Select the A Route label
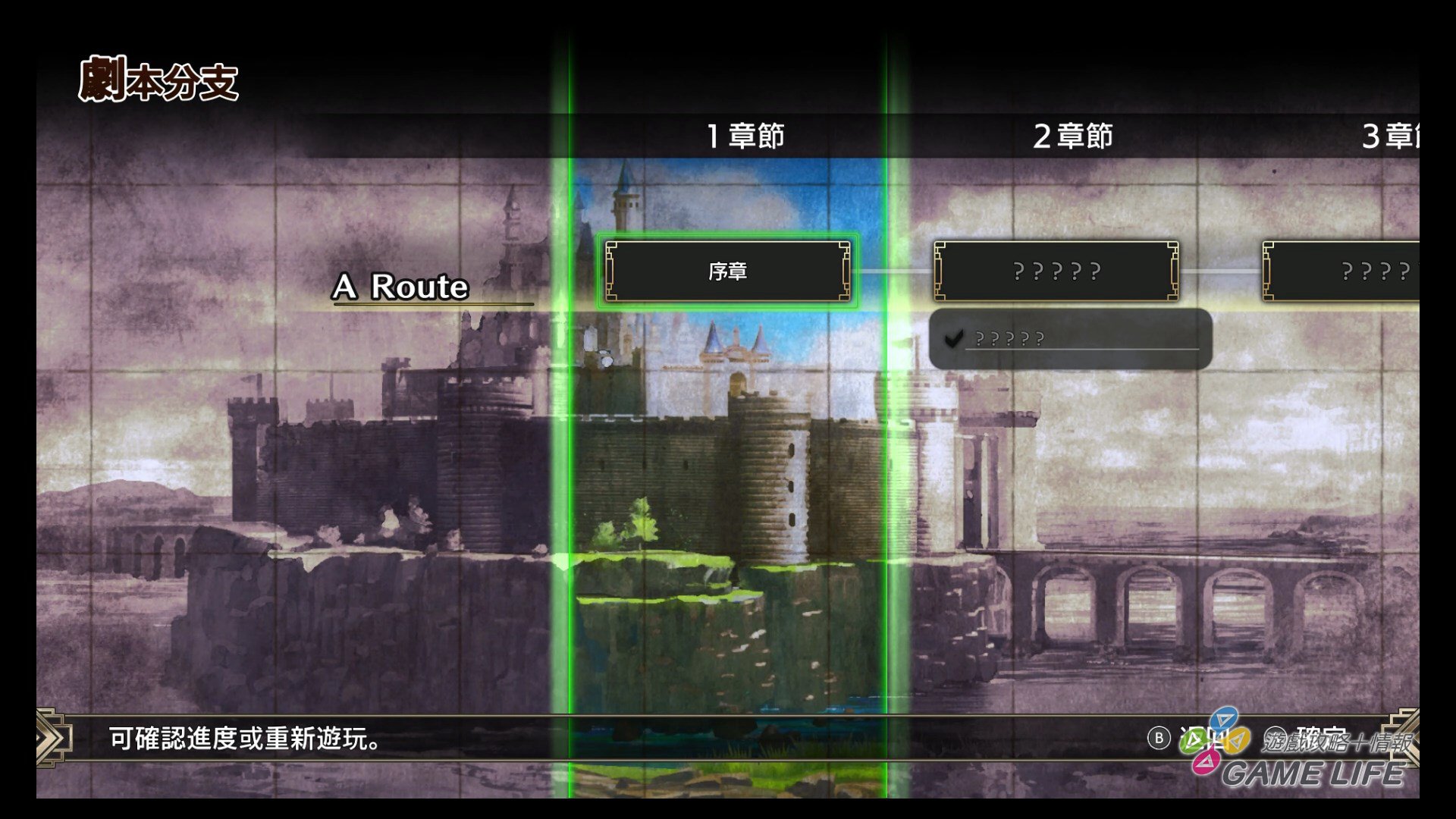Screen dimensions: 1456x819 [402, 288]
